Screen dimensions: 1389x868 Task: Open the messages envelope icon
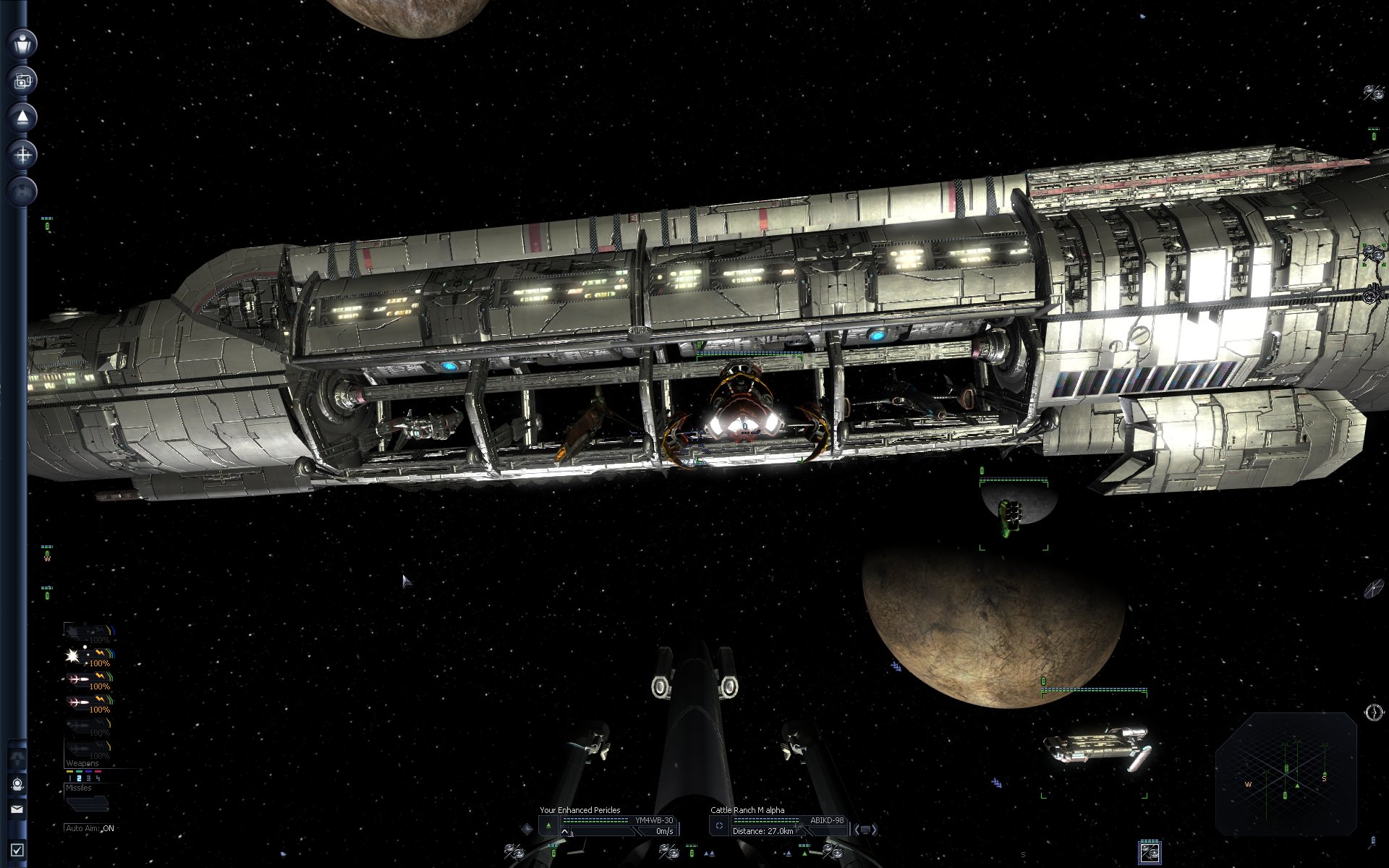point(17,809)
